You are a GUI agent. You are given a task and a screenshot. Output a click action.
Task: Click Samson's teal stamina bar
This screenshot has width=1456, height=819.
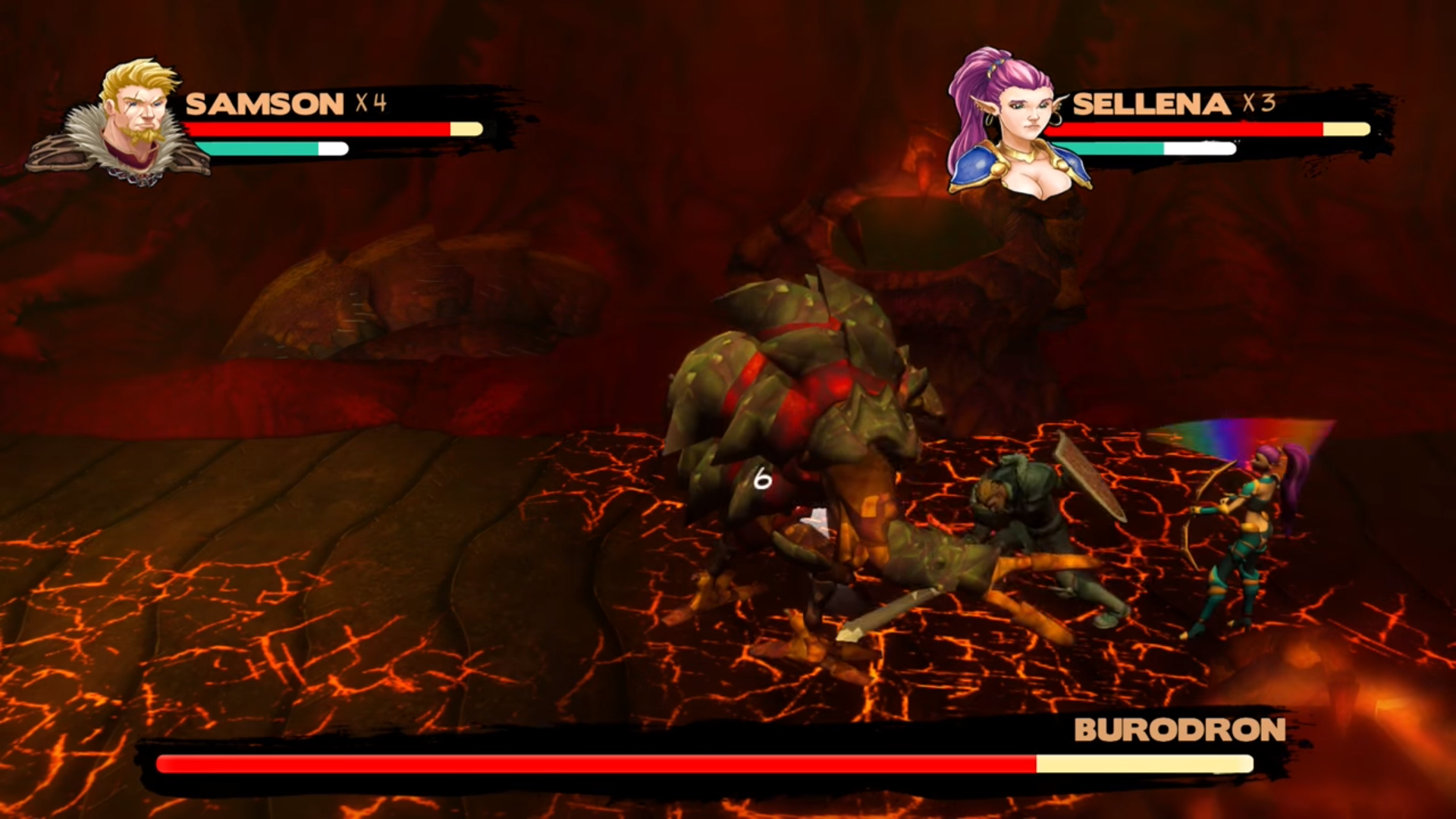tap(258, 149)
